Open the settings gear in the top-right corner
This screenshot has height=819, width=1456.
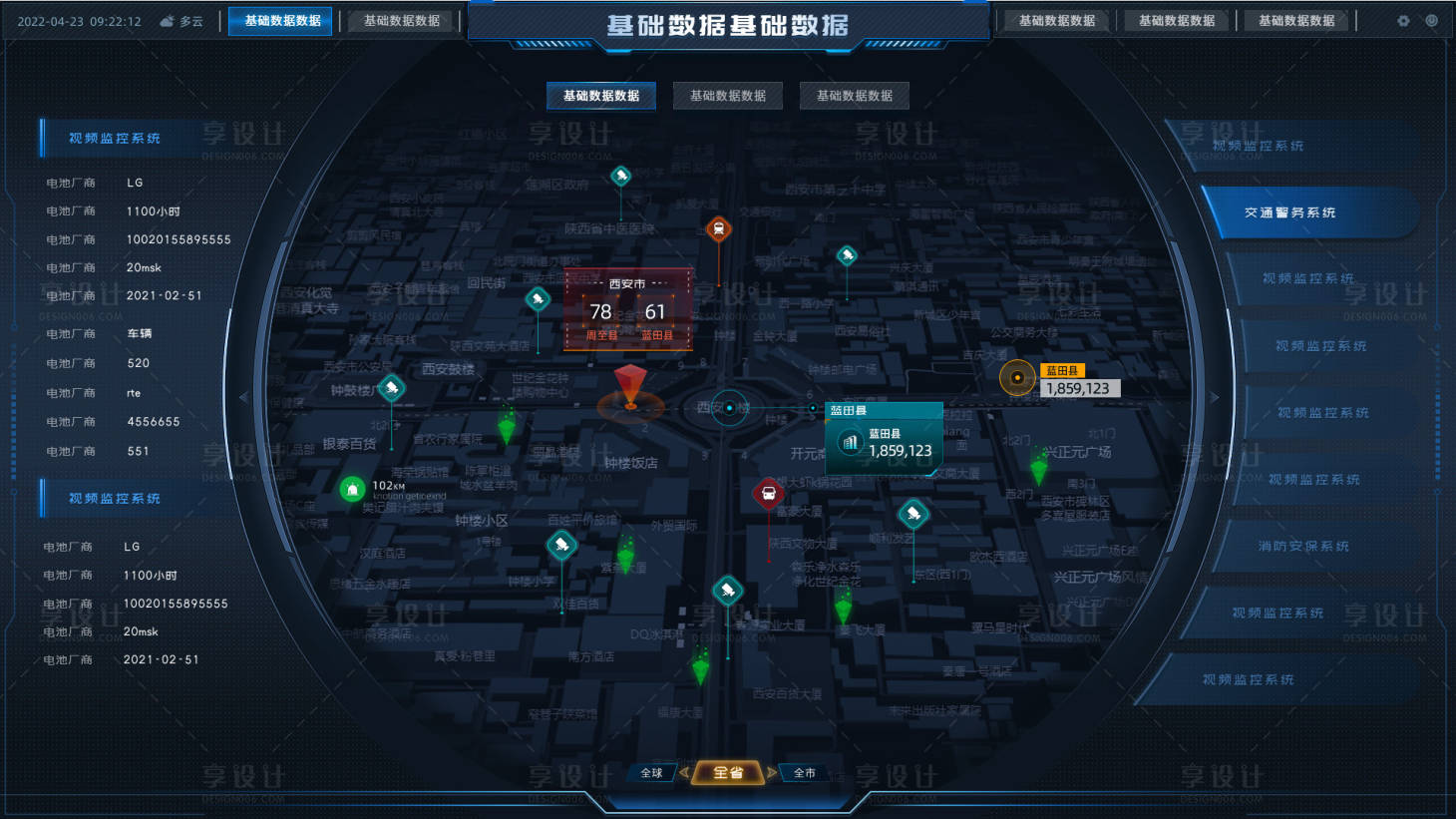coord(1404,20)
